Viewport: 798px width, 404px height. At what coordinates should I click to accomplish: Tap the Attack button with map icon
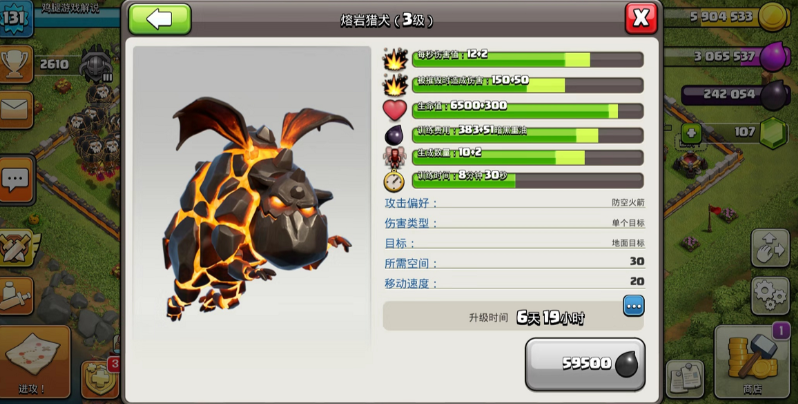tap(34, 362)
